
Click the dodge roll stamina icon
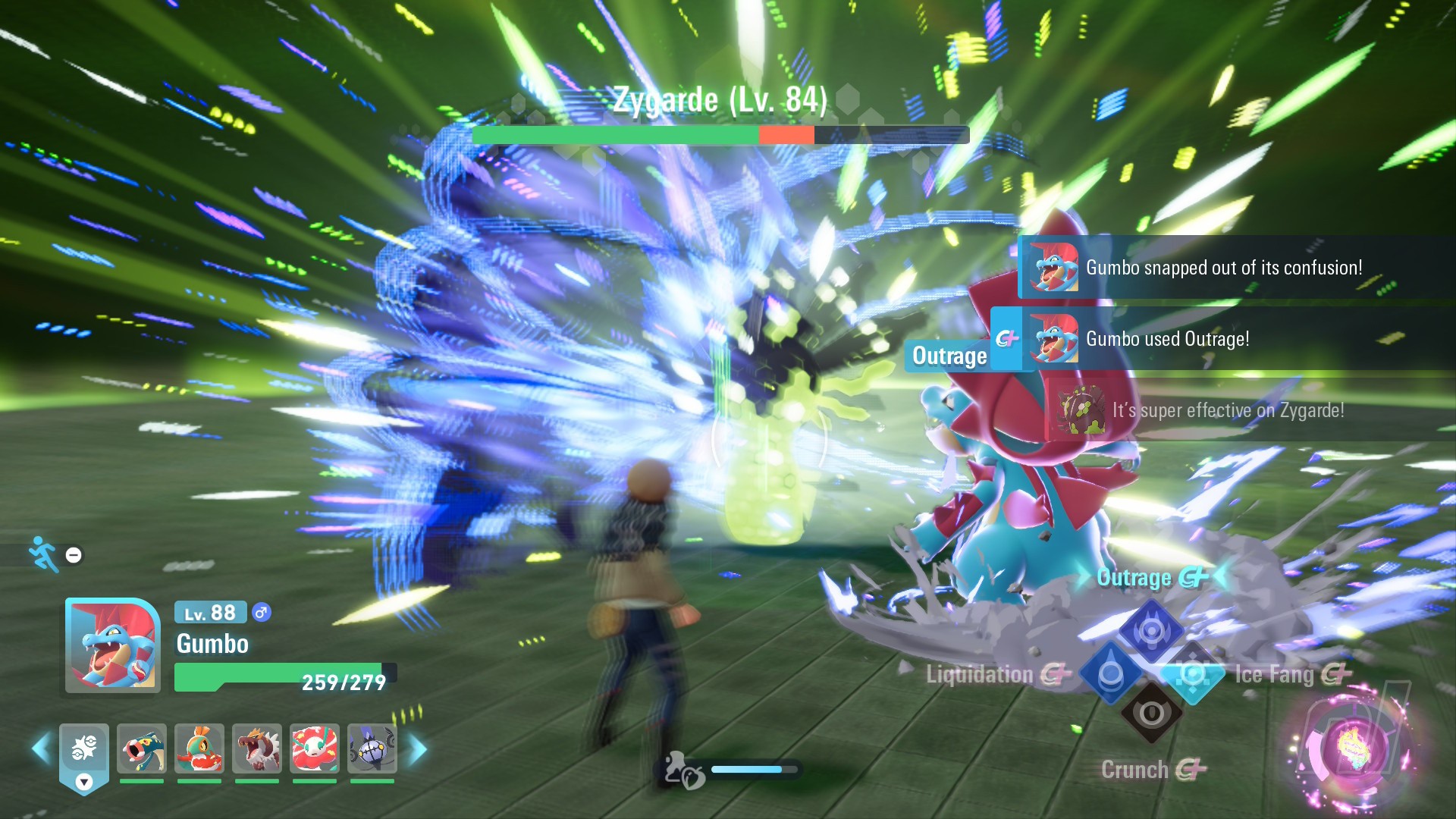[x=683, y=770]
